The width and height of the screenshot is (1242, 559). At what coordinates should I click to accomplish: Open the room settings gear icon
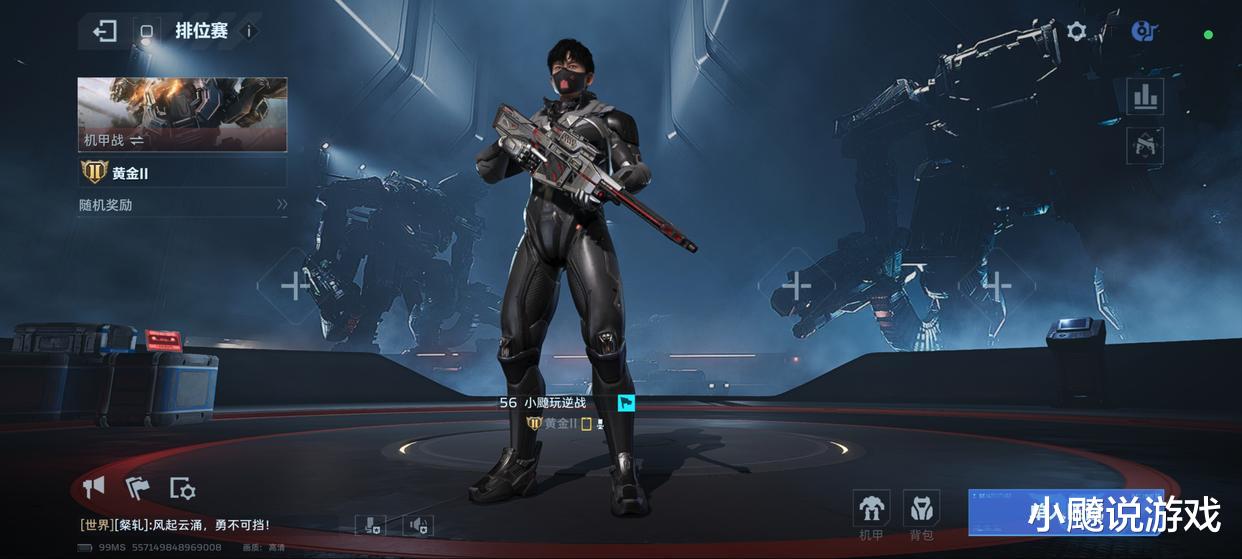click(x=182, y=488)
